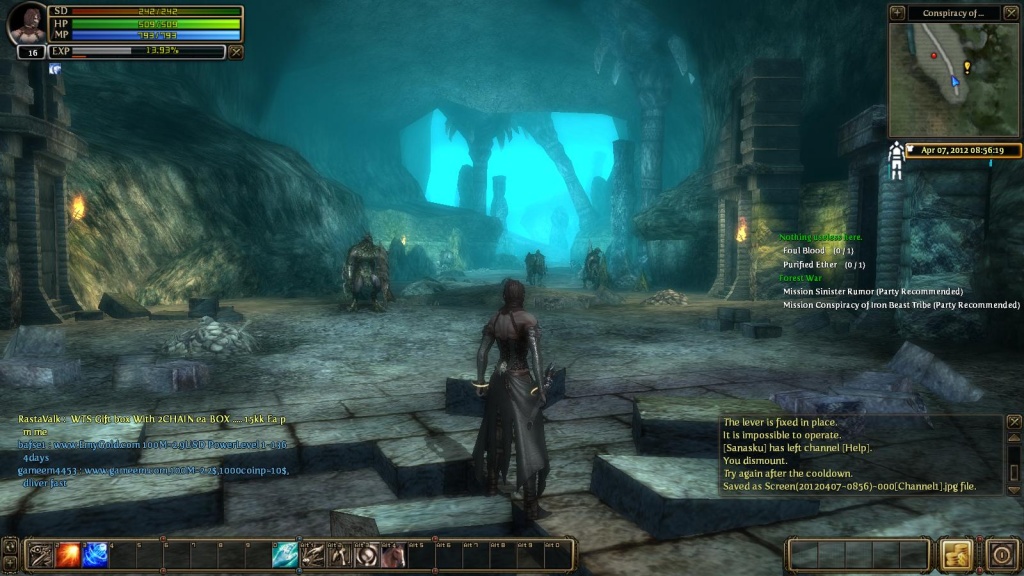Open the character portrait
The height and width of the screenshot is (576, 1024).
coord(27,24)
